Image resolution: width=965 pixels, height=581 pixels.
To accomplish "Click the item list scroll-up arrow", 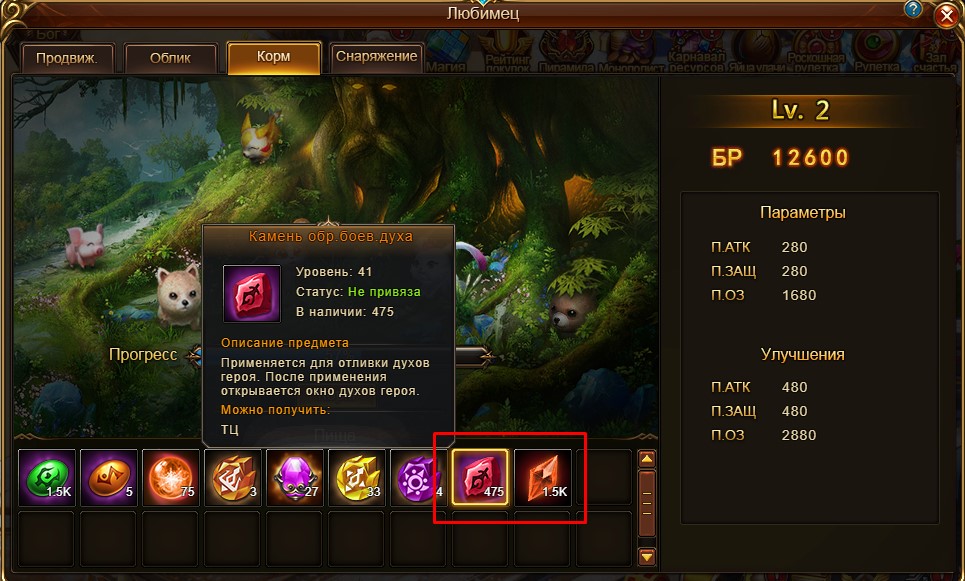I will click(647, 460).
